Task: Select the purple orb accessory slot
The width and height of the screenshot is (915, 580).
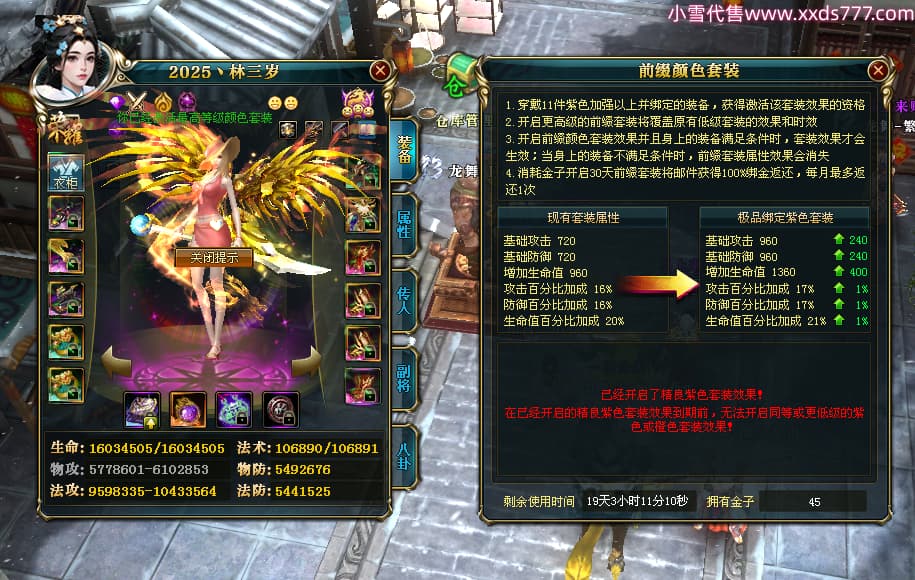Action: point(188,409)
